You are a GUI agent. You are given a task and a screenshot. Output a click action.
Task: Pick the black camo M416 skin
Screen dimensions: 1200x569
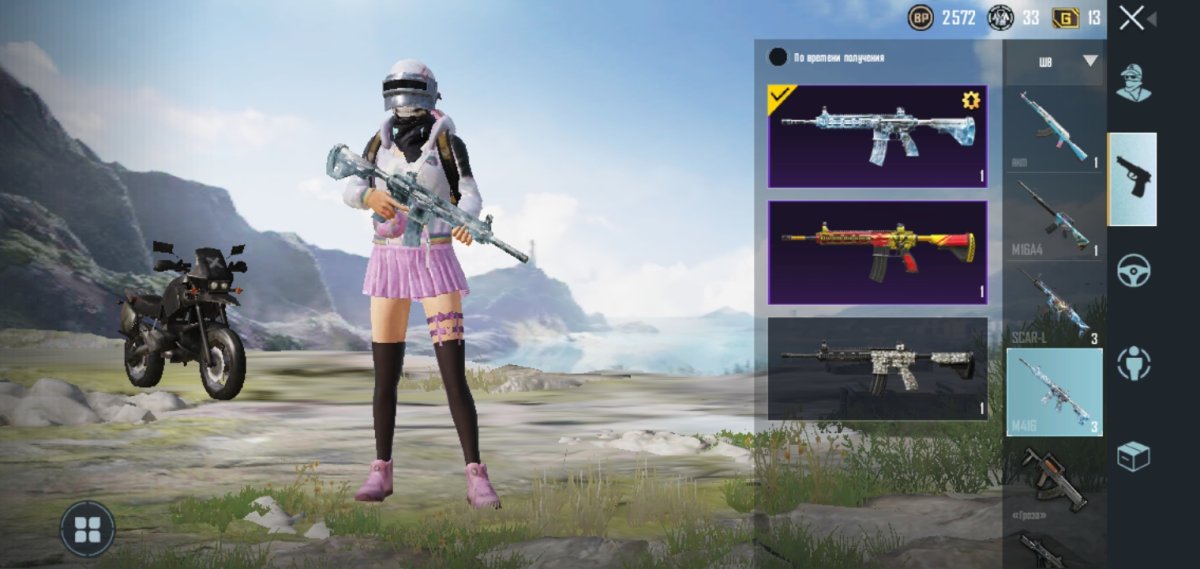coord(877,368)
